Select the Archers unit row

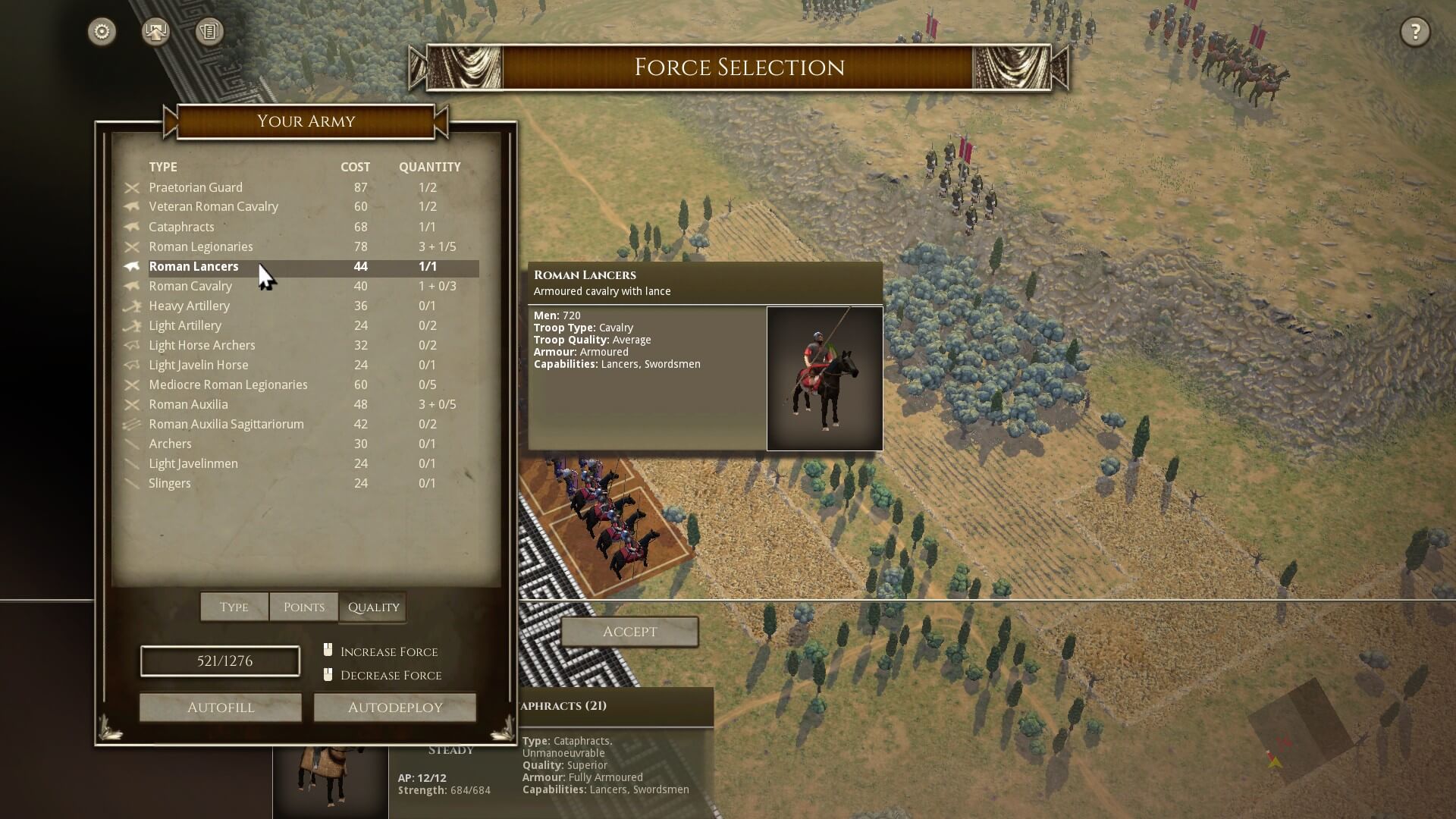coord(170,444)
